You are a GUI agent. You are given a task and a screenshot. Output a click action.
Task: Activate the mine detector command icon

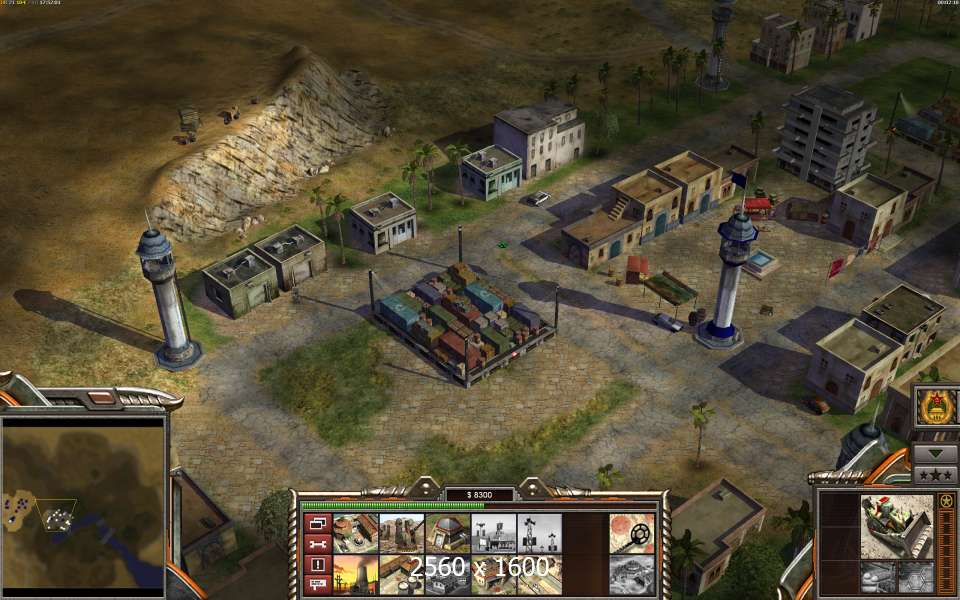[x=631, y=533]
